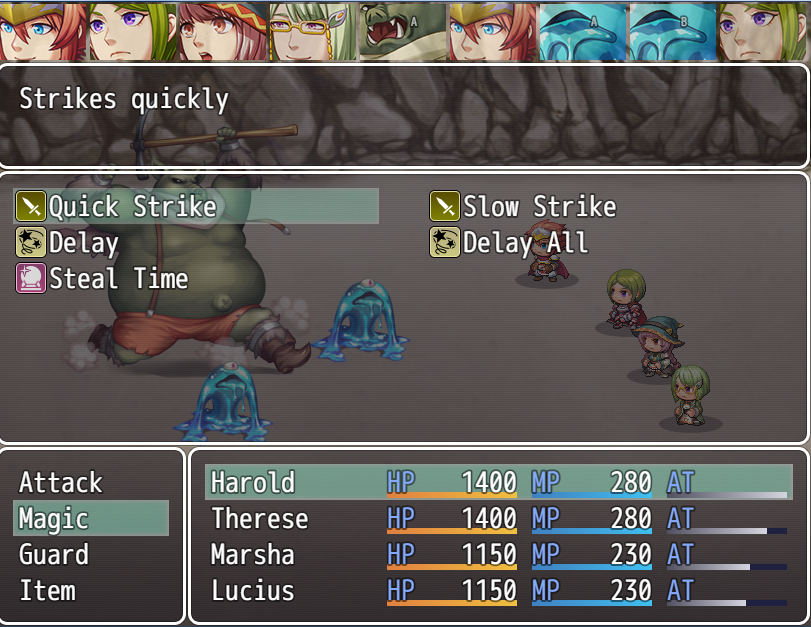Click the ogre portrait in turn order
Viewport: 811px width, 627px height.
point(403,32)
